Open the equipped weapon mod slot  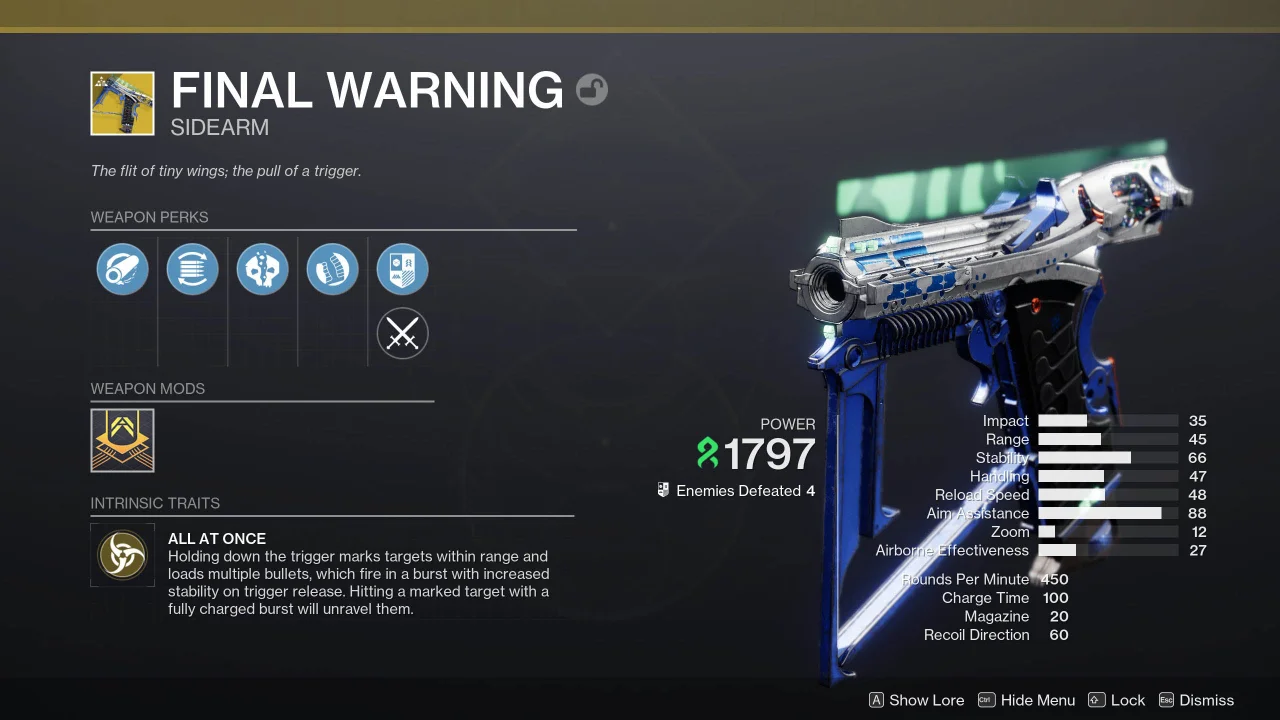point(122,440)
